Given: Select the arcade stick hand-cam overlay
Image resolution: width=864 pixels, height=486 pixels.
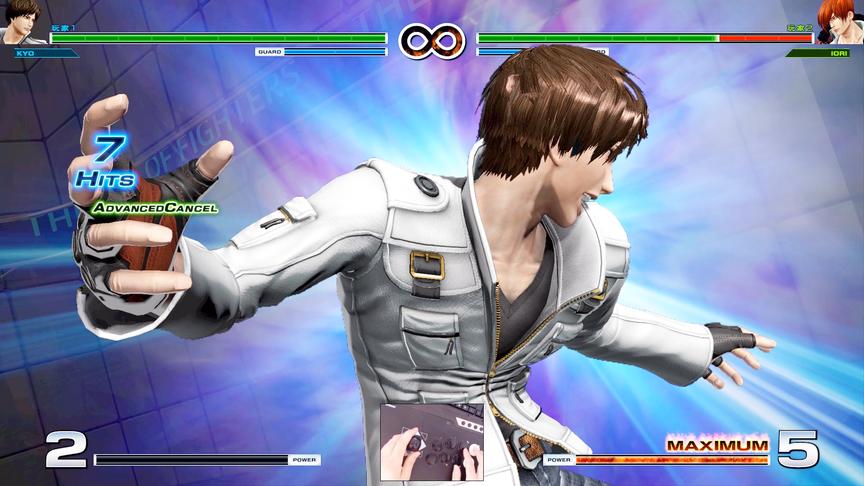Looking at the screenshot, I should [431, 443].
